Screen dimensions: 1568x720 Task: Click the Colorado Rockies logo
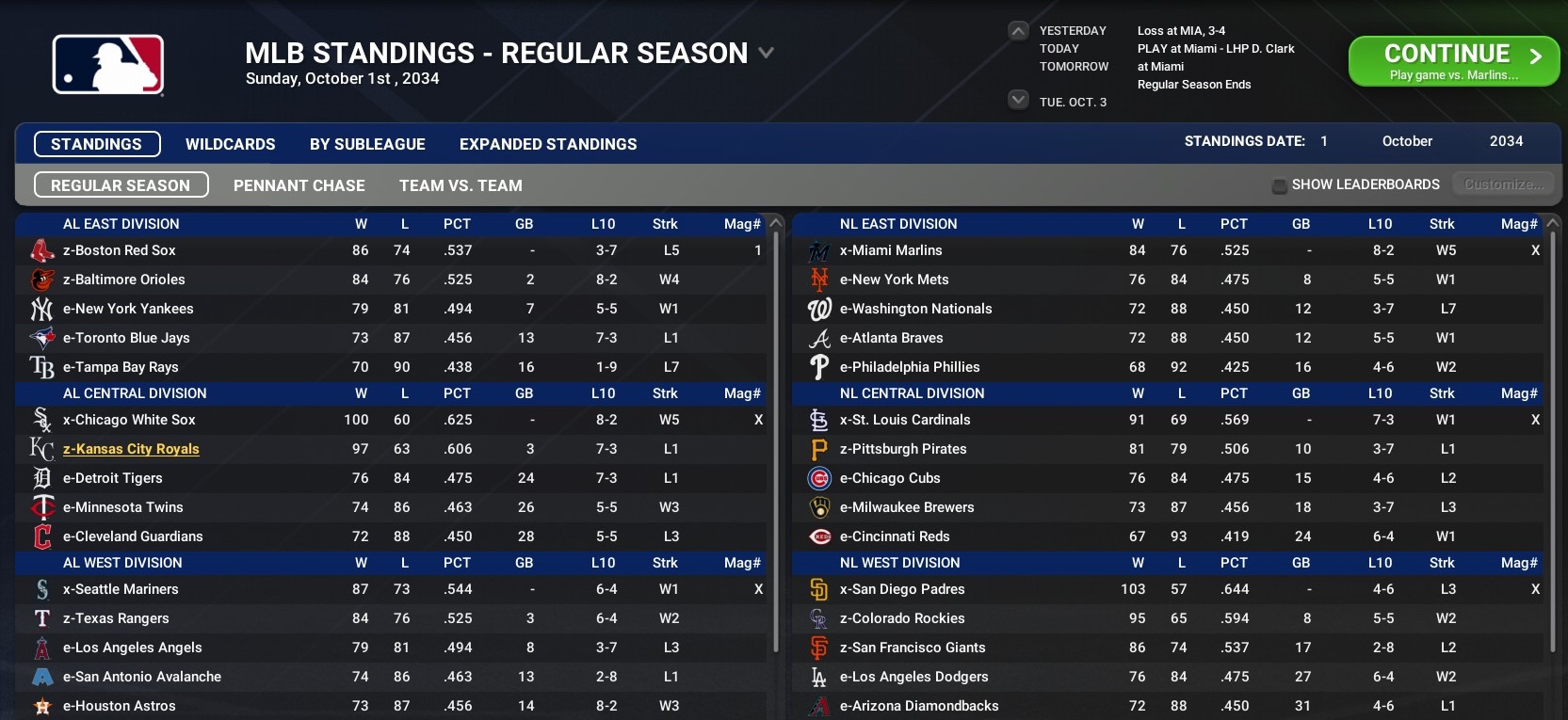pyautogui.click(x=819, y=618)
